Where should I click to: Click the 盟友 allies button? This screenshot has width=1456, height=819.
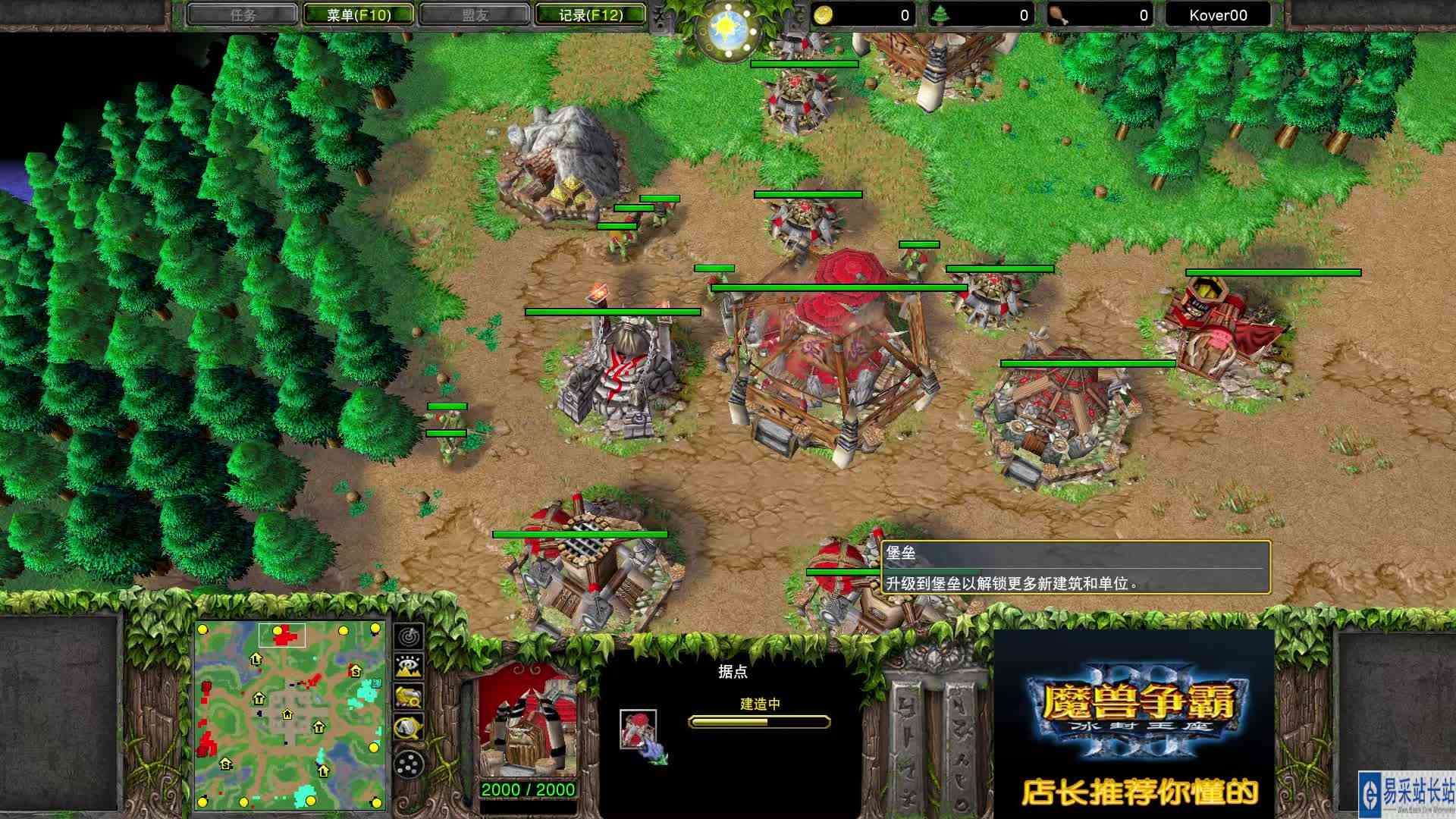tap(471, 14)
